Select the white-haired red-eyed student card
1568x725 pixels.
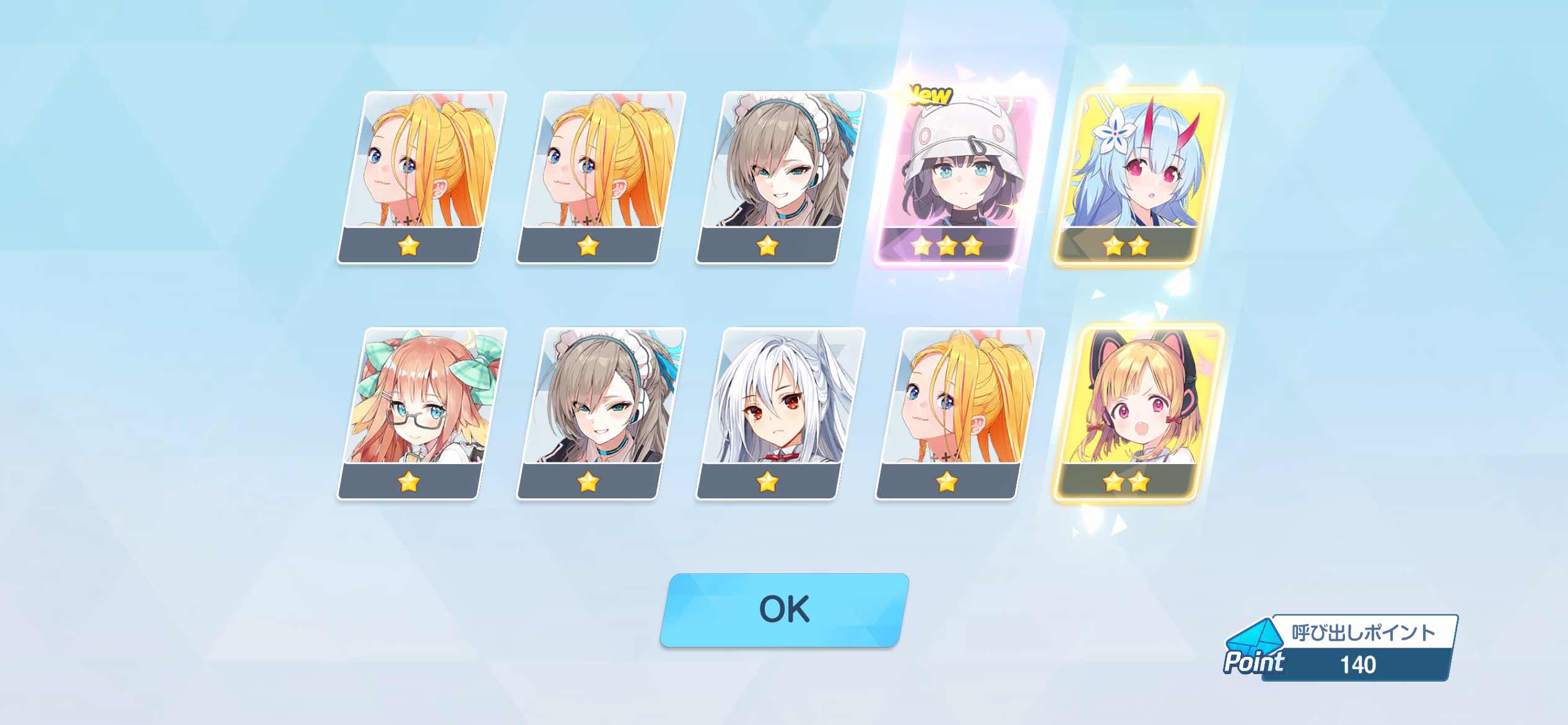[x=780, y=413]
